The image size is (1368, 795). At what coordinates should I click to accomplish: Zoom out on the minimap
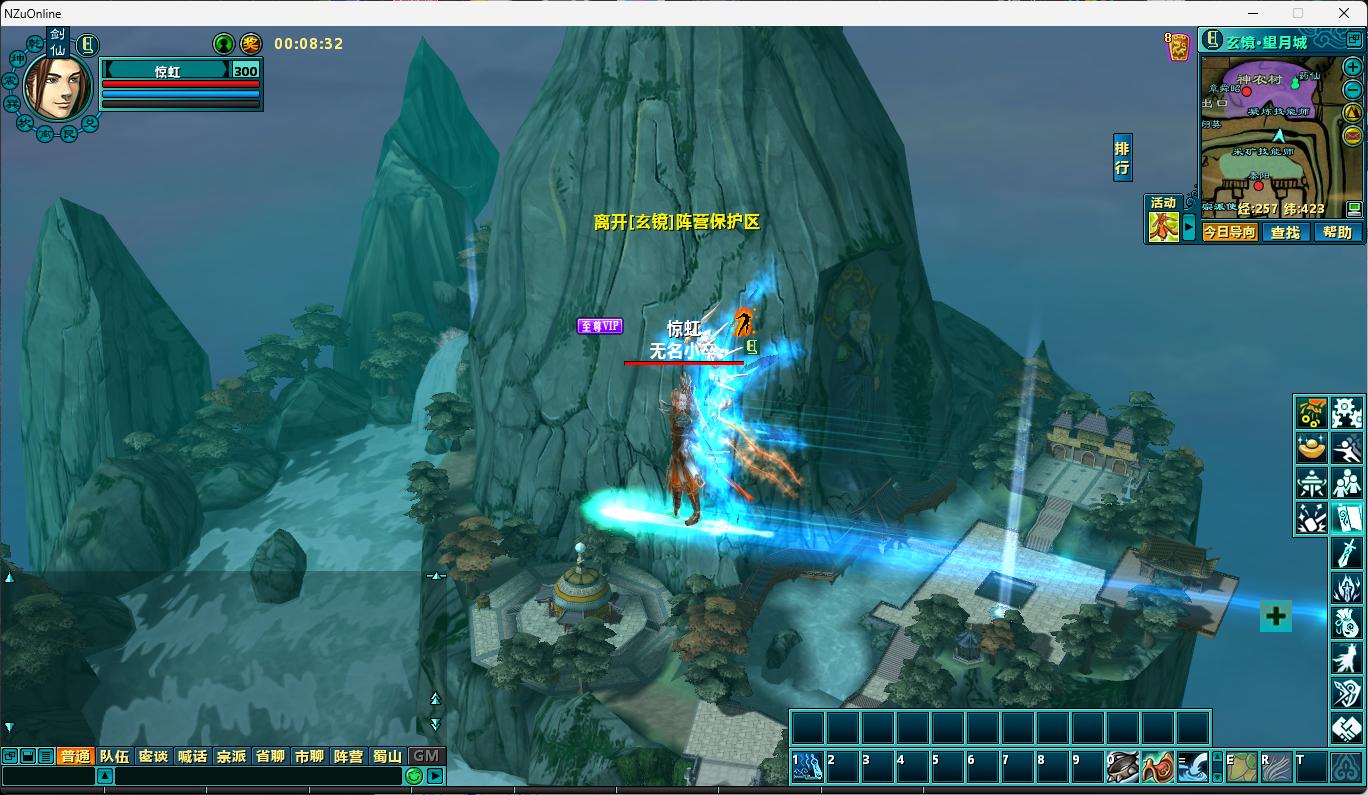click(x=1352, y=89)
